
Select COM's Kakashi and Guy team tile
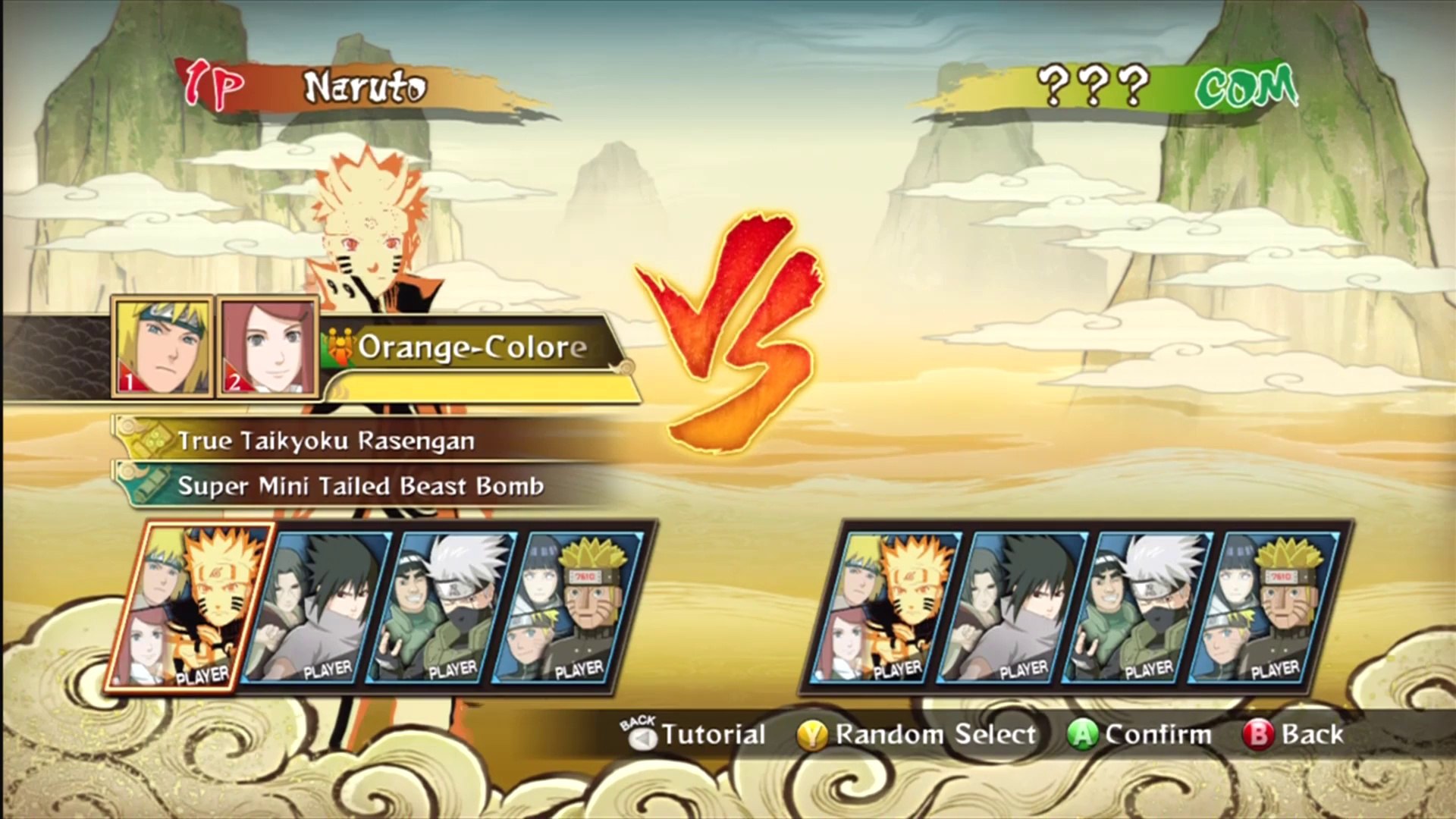tap(1139, 607)
